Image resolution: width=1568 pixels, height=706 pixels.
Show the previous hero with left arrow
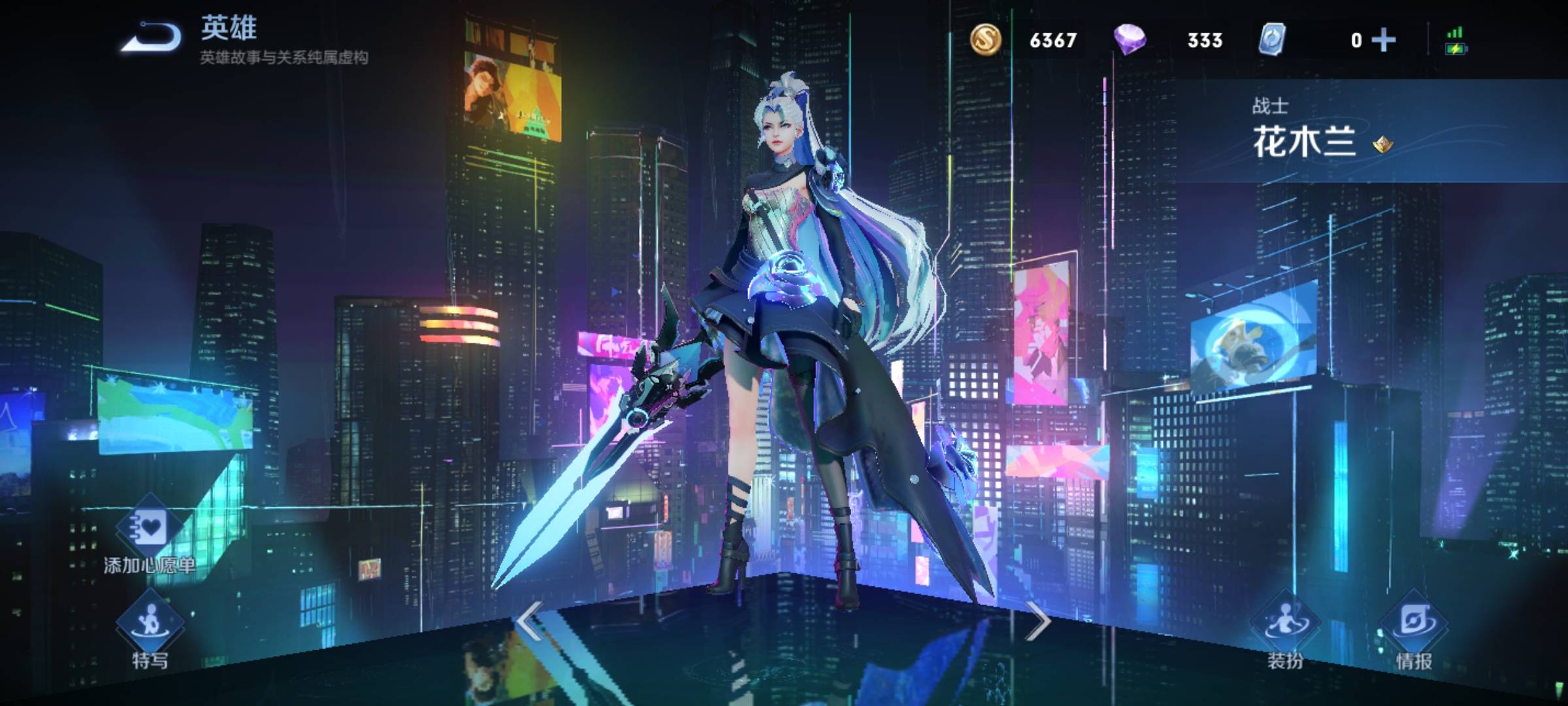530,621
